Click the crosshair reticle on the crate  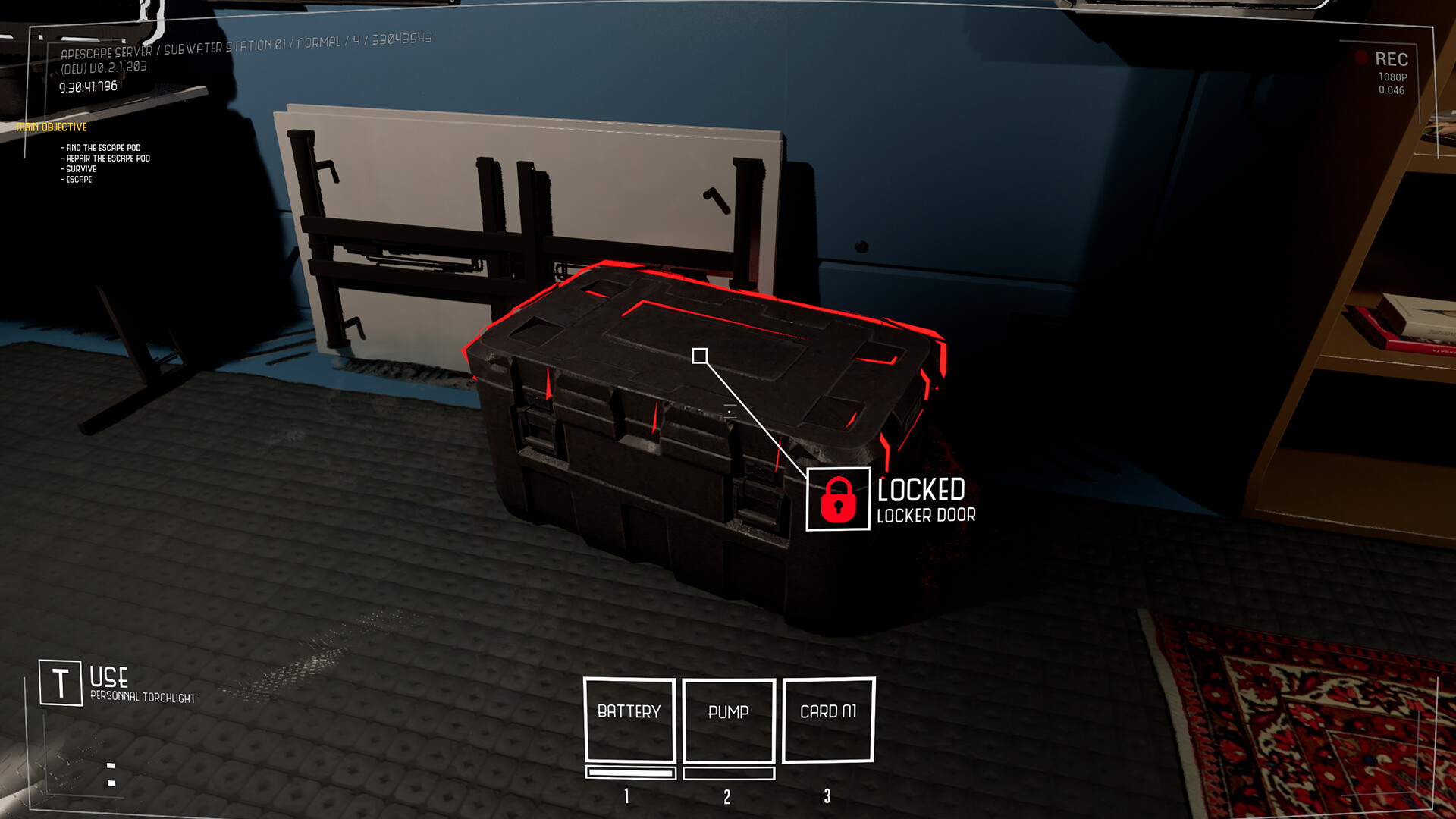point(700,353)
